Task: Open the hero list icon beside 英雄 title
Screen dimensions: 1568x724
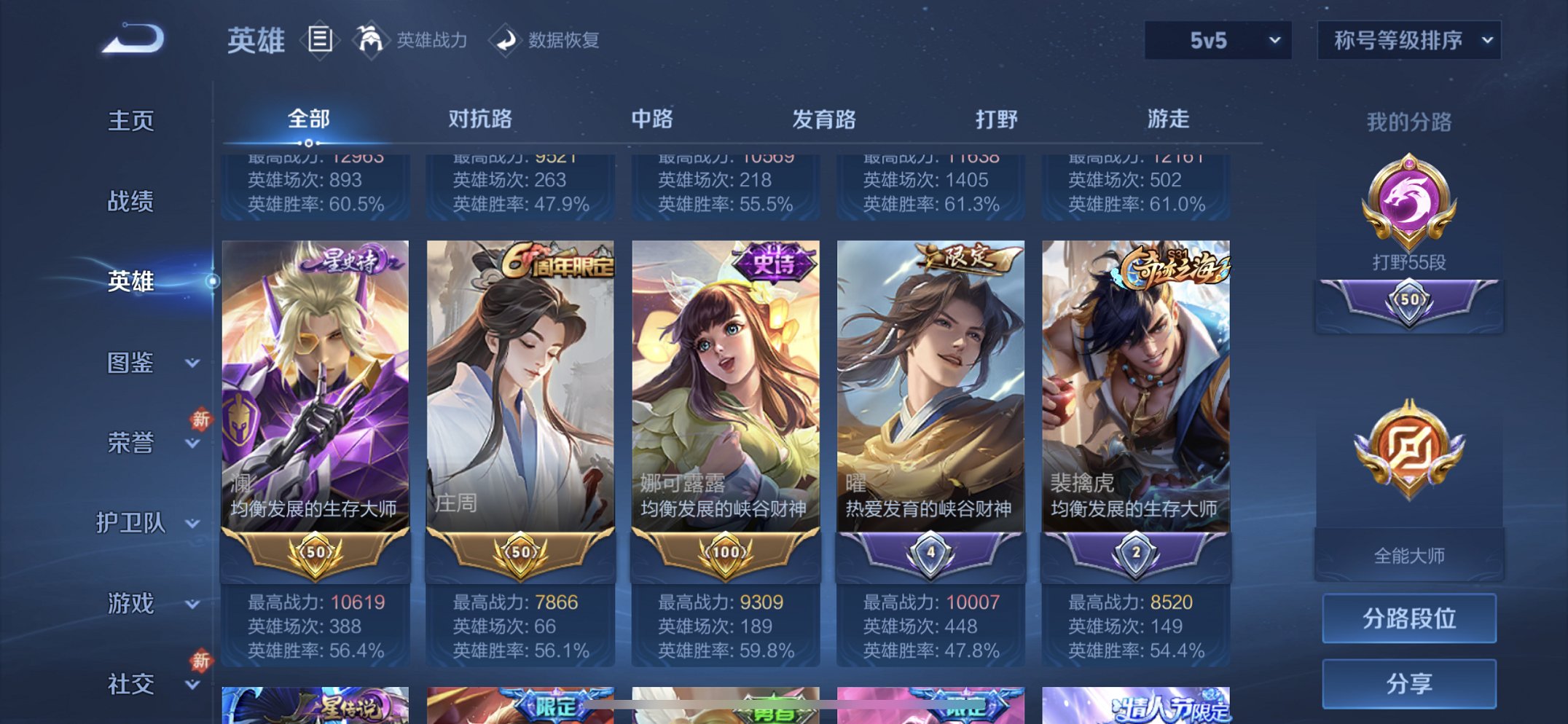Action: click(320, 40)
